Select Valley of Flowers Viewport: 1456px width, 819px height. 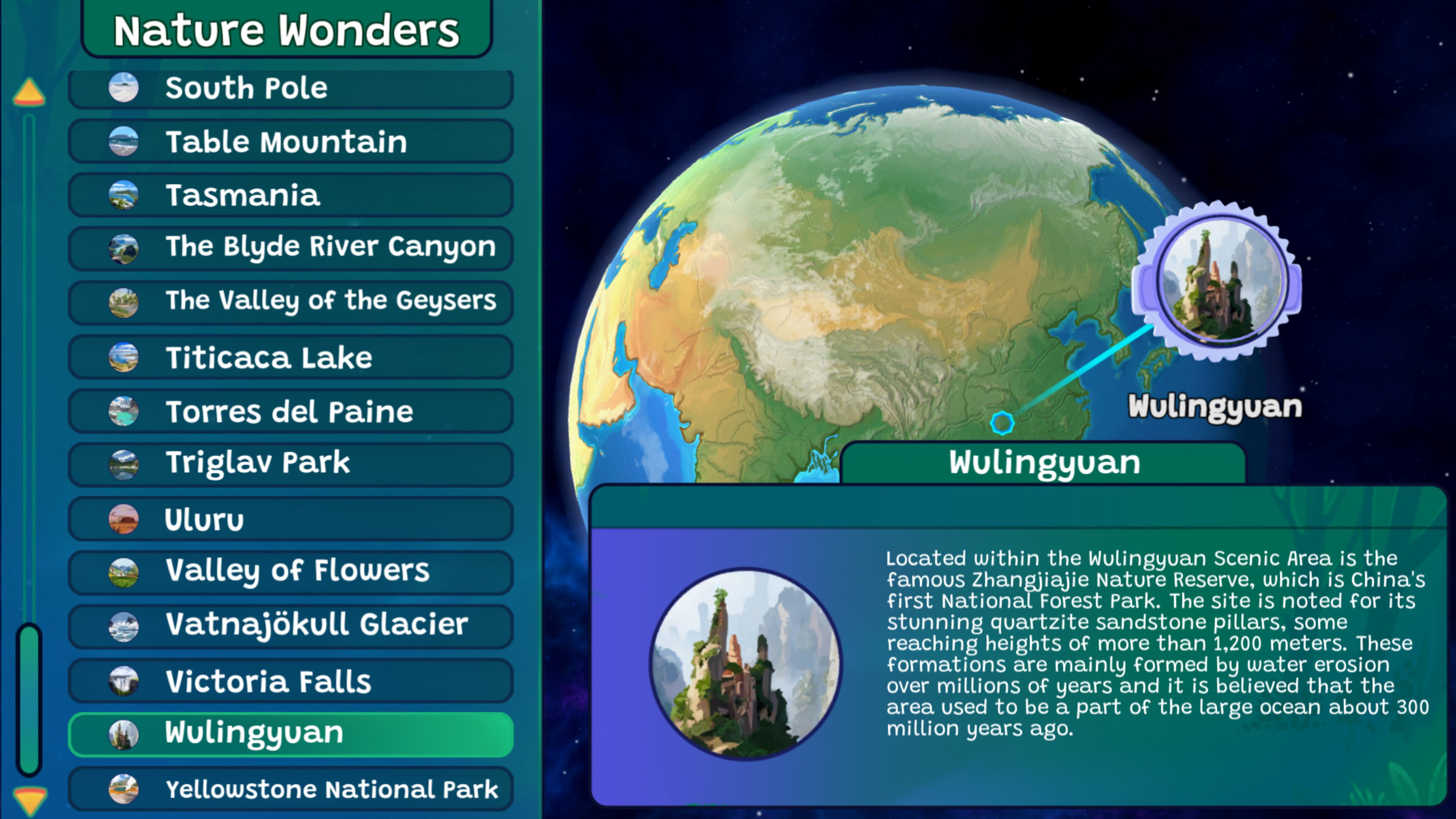click(x=290, y=571)
